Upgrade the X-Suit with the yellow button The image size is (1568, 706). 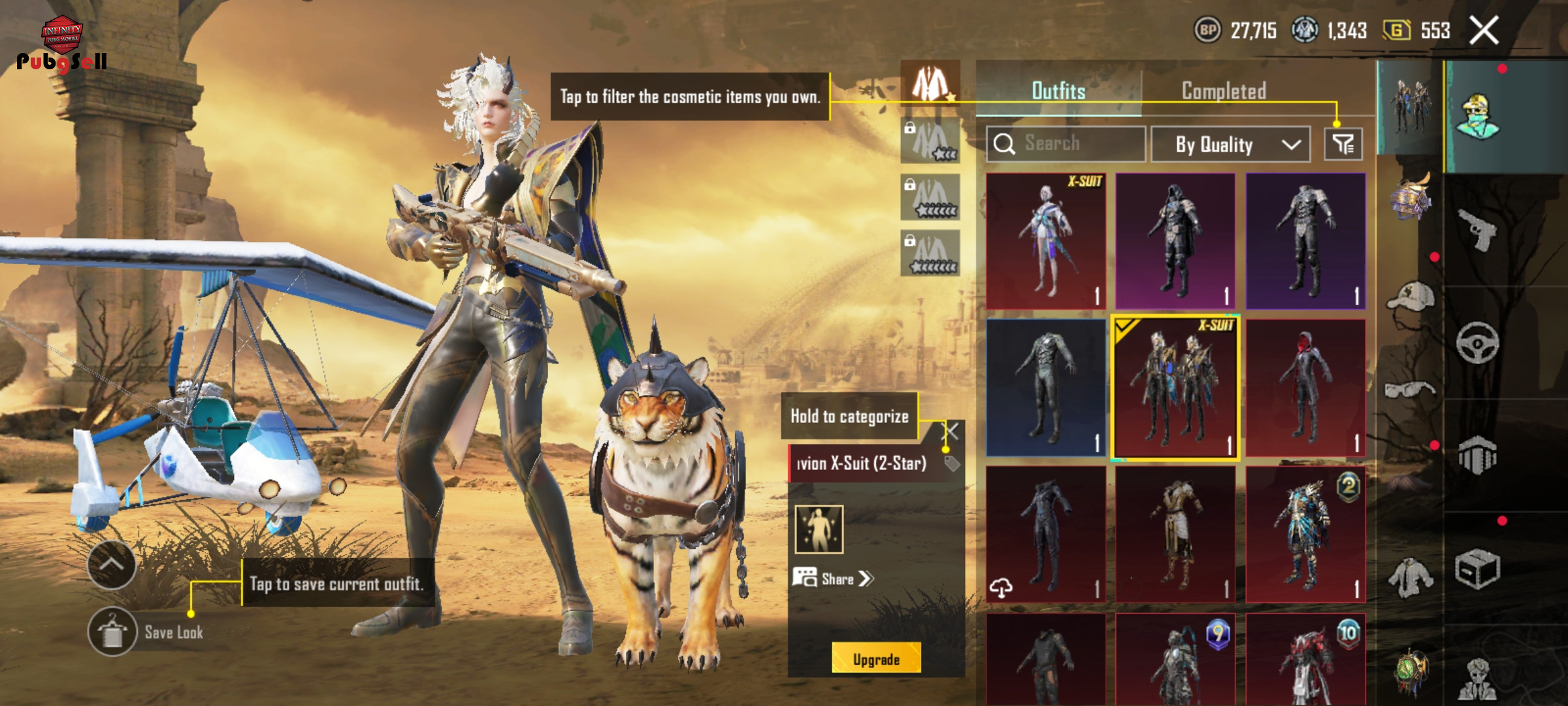point(876,659)
